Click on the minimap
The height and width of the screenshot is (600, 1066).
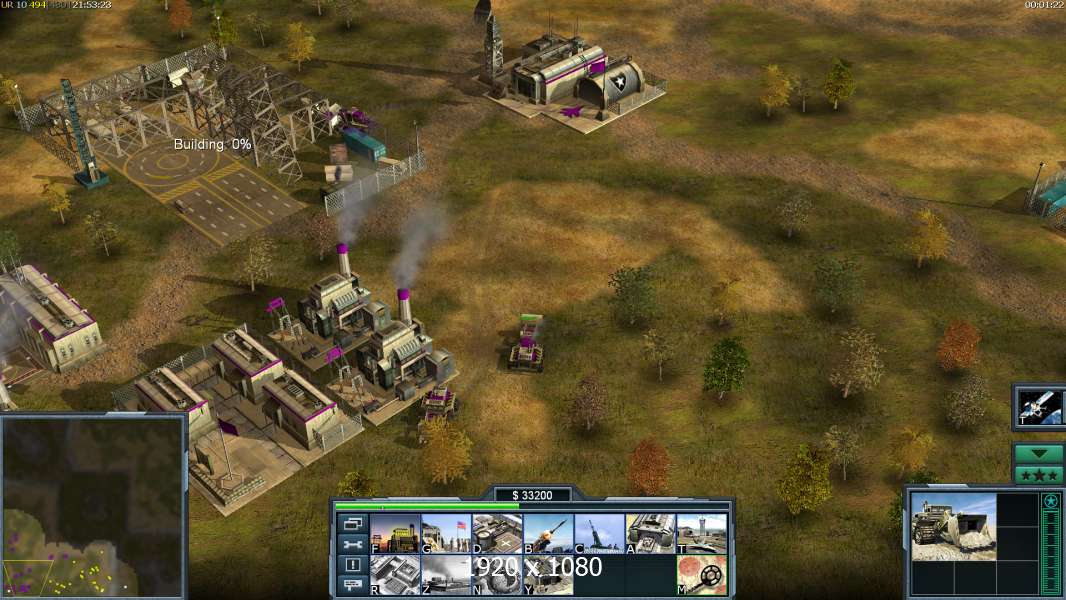(93, 507)
